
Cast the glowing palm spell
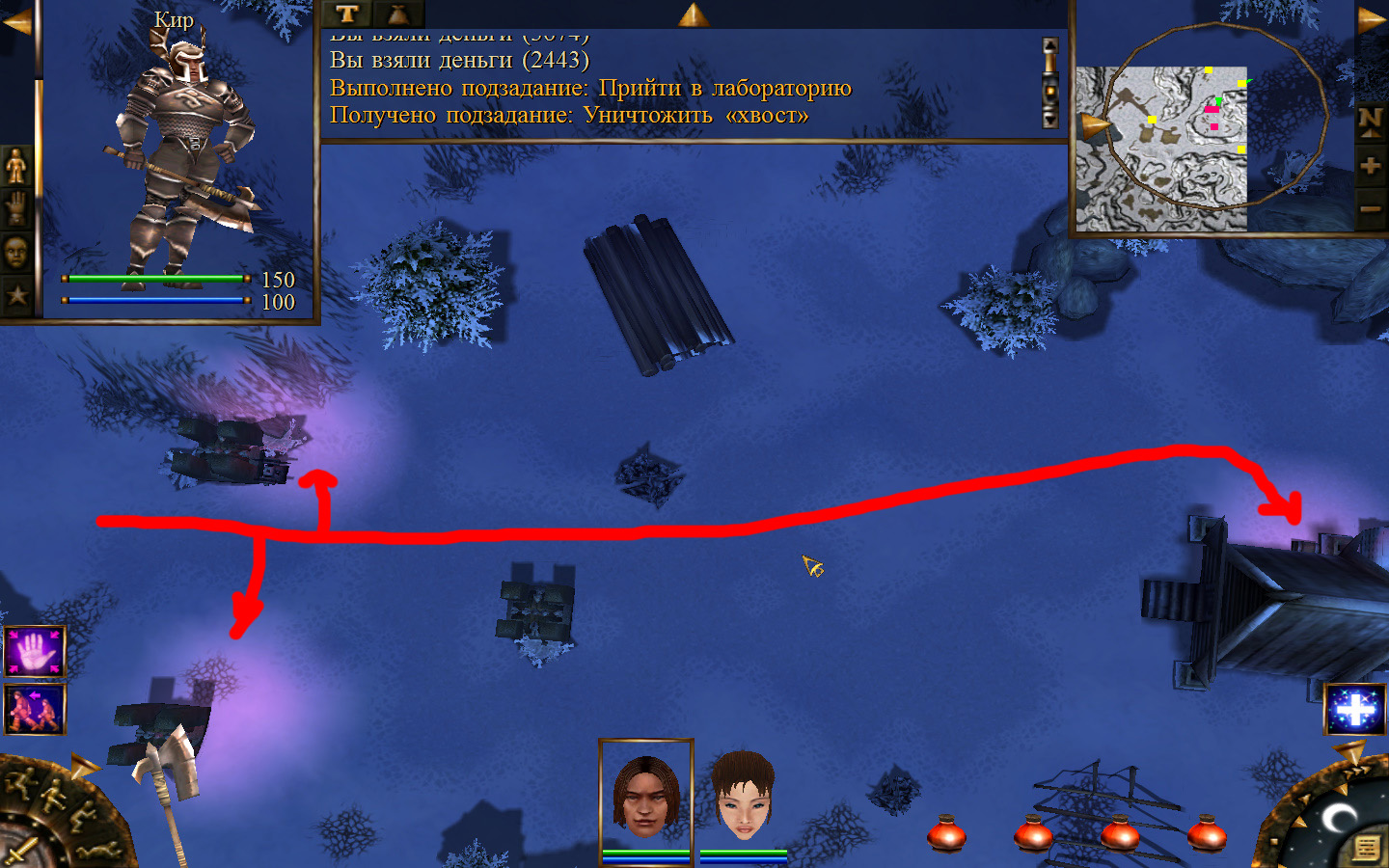pyautogui.click(x=35, y=651)
